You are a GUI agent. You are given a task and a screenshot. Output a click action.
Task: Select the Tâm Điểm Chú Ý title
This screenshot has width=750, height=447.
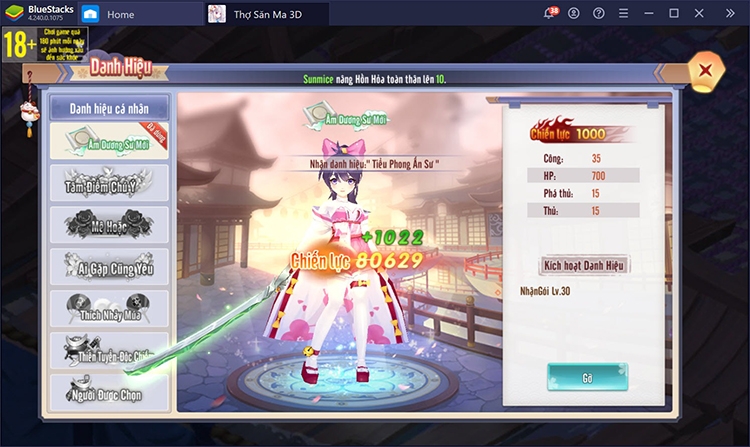[x=110, y=184]
